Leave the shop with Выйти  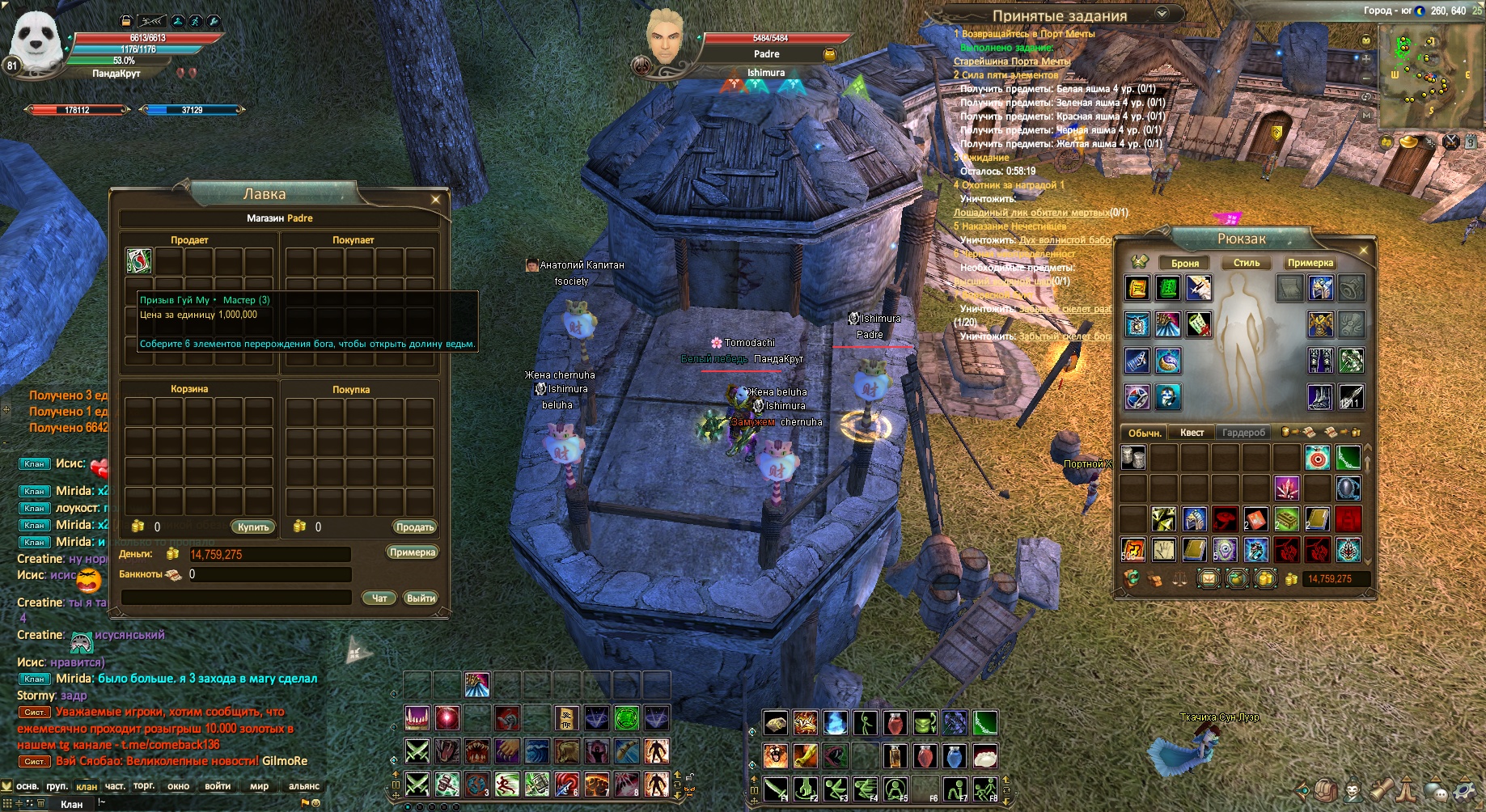(x=421, y=598)
